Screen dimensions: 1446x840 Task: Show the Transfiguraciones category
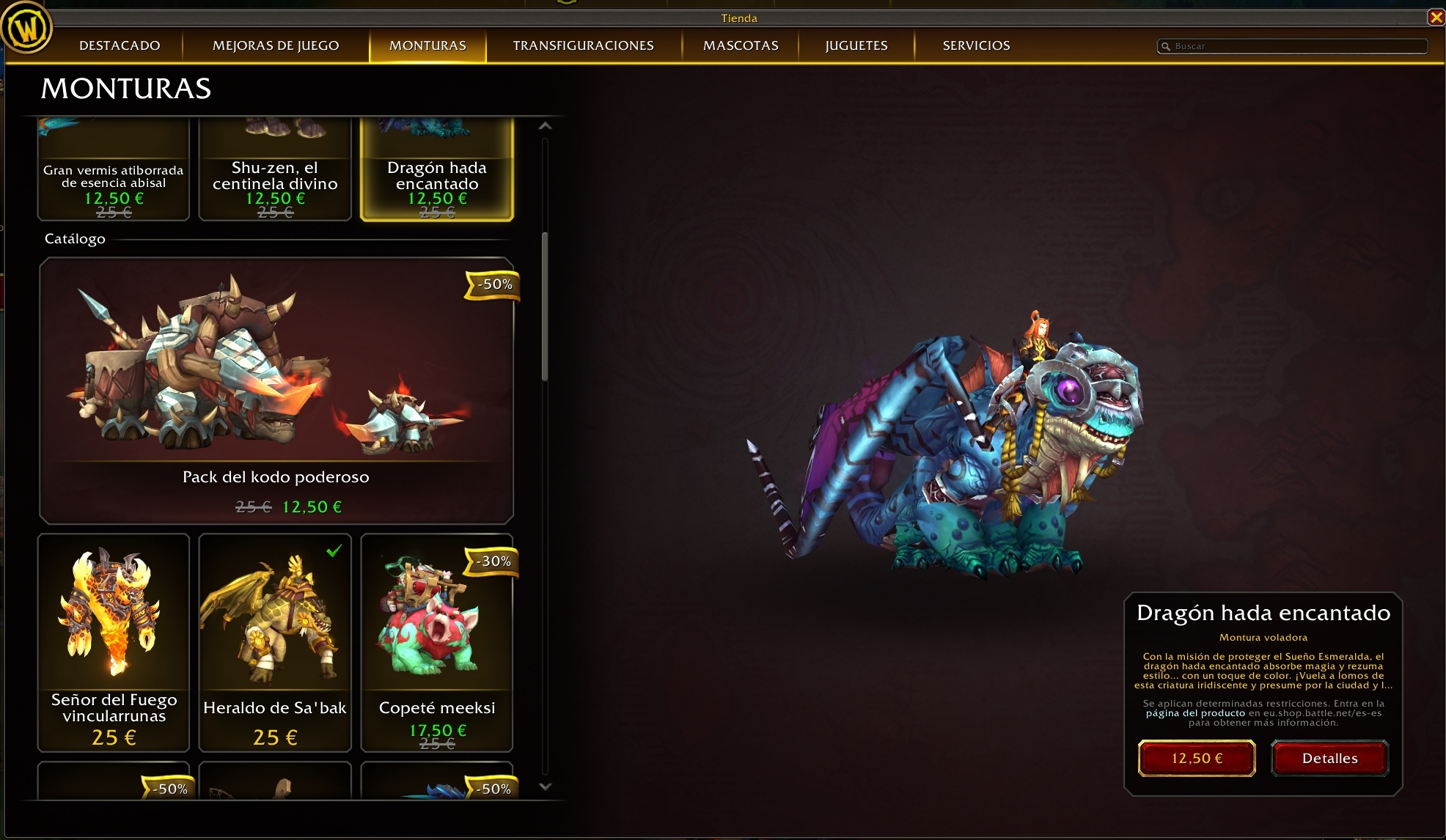point(583,45)
